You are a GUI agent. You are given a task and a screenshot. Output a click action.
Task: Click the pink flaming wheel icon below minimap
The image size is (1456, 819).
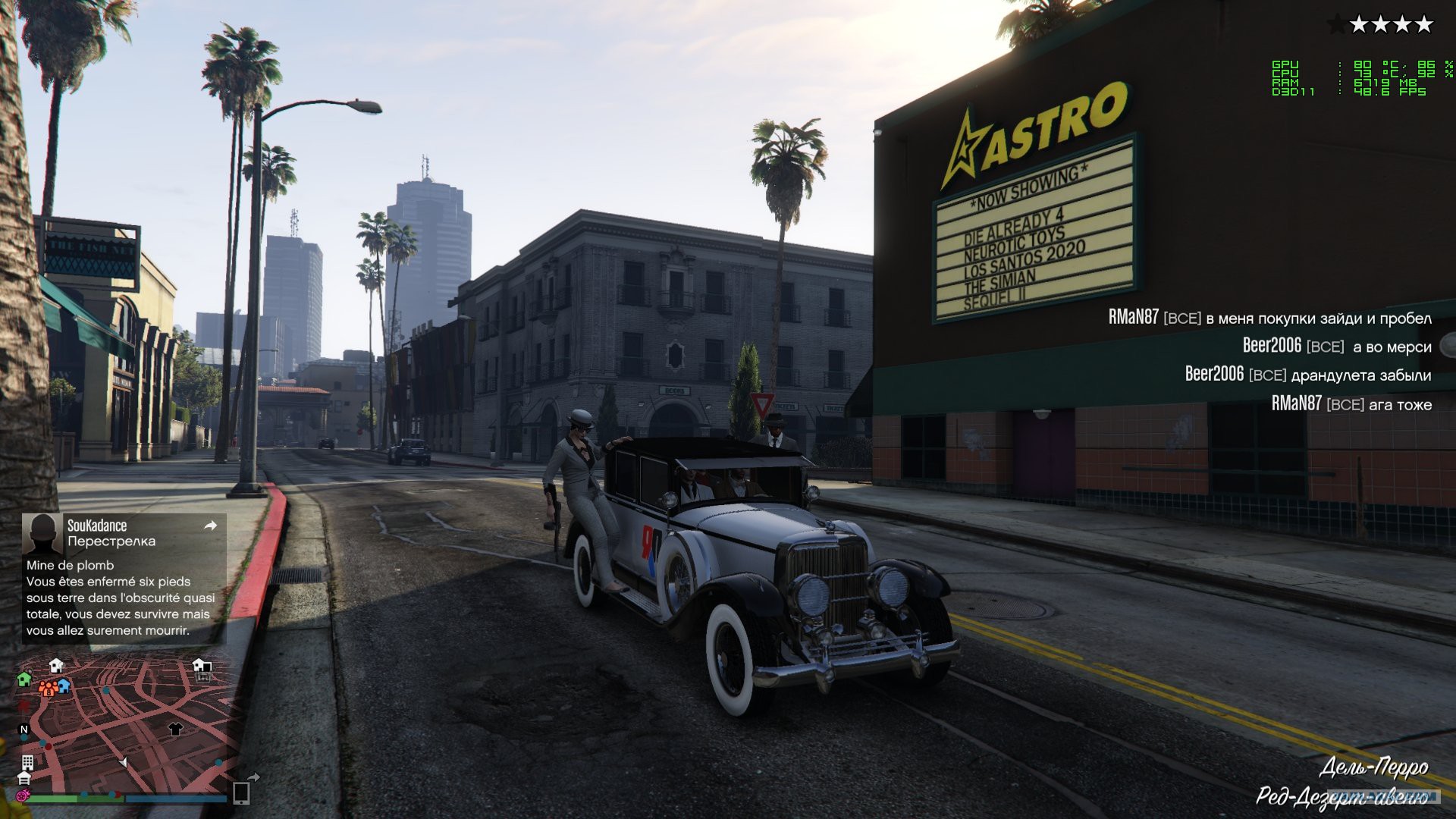tap(24, 795)
